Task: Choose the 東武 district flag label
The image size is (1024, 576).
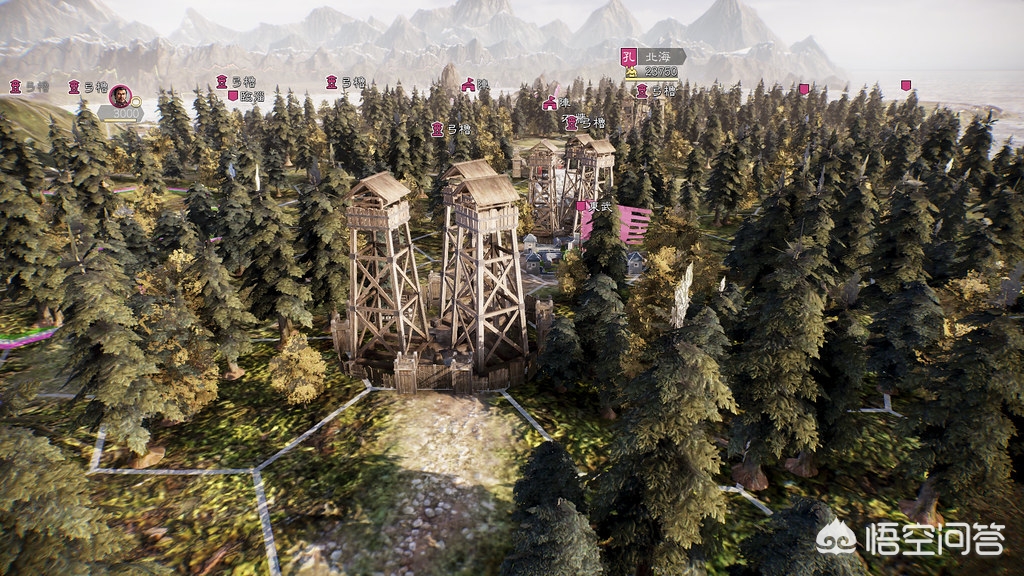Action: coord(596,206)
